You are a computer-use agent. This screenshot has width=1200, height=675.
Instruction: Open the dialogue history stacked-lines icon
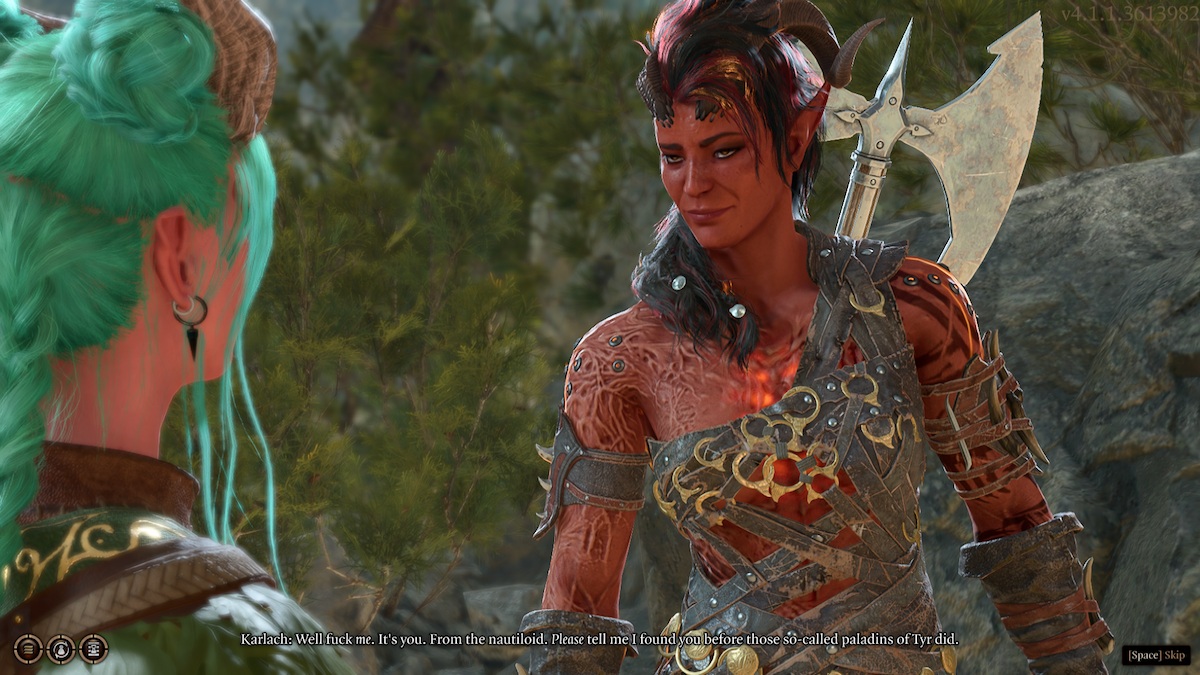click(x=28, y=649)
